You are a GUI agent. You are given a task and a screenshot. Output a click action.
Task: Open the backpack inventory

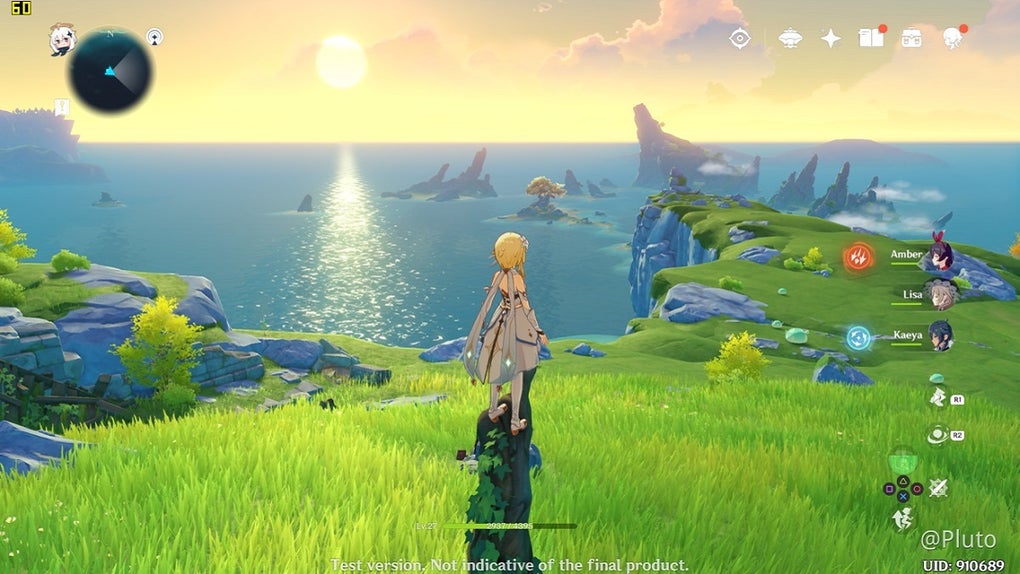[x=911, y=38]
